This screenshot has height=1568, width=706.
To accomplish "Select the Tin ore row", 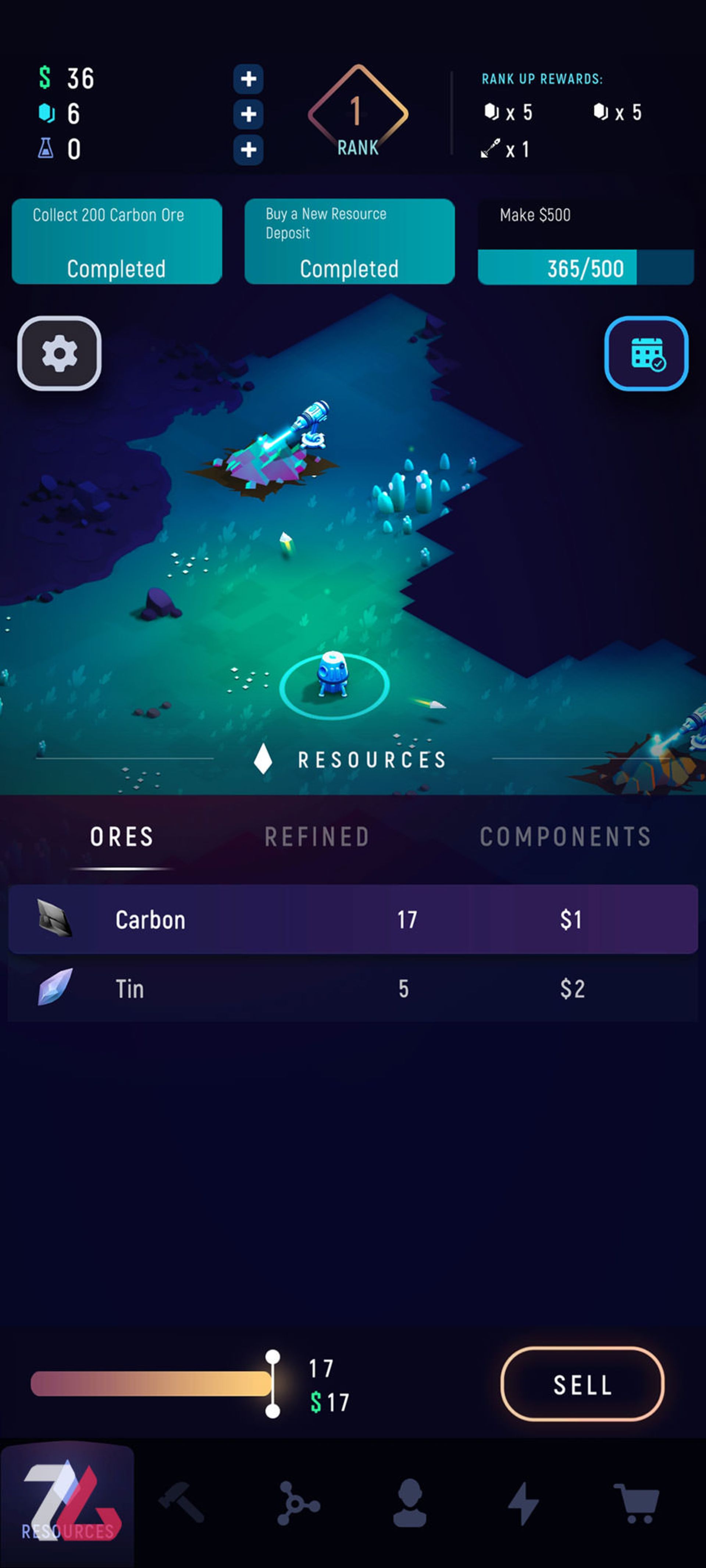I will click(353, 988).
